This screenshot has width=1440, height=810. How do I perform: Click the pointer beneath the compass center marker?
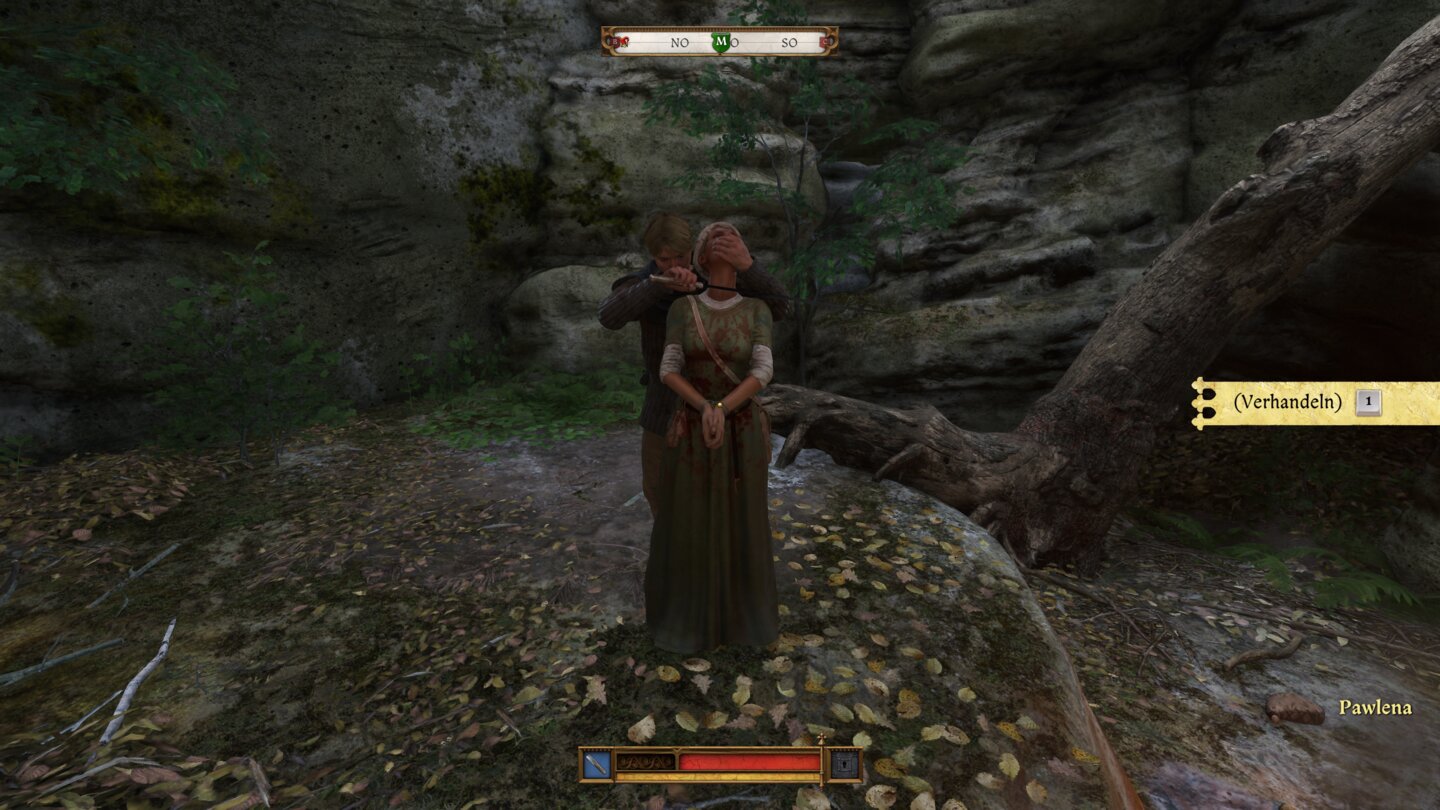(x=721, y=53)
